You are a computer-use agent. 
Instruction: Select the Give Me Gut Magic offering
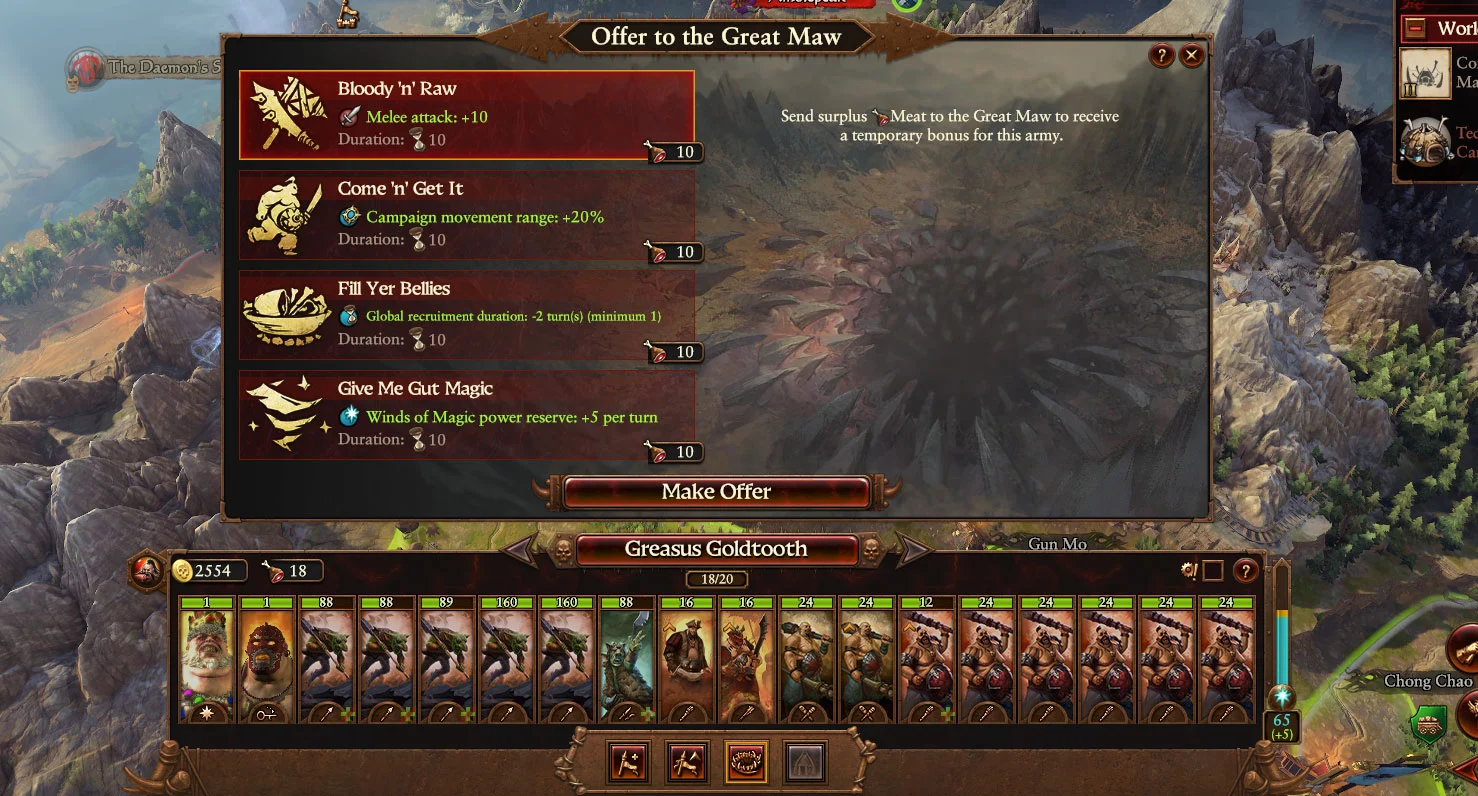466,415
